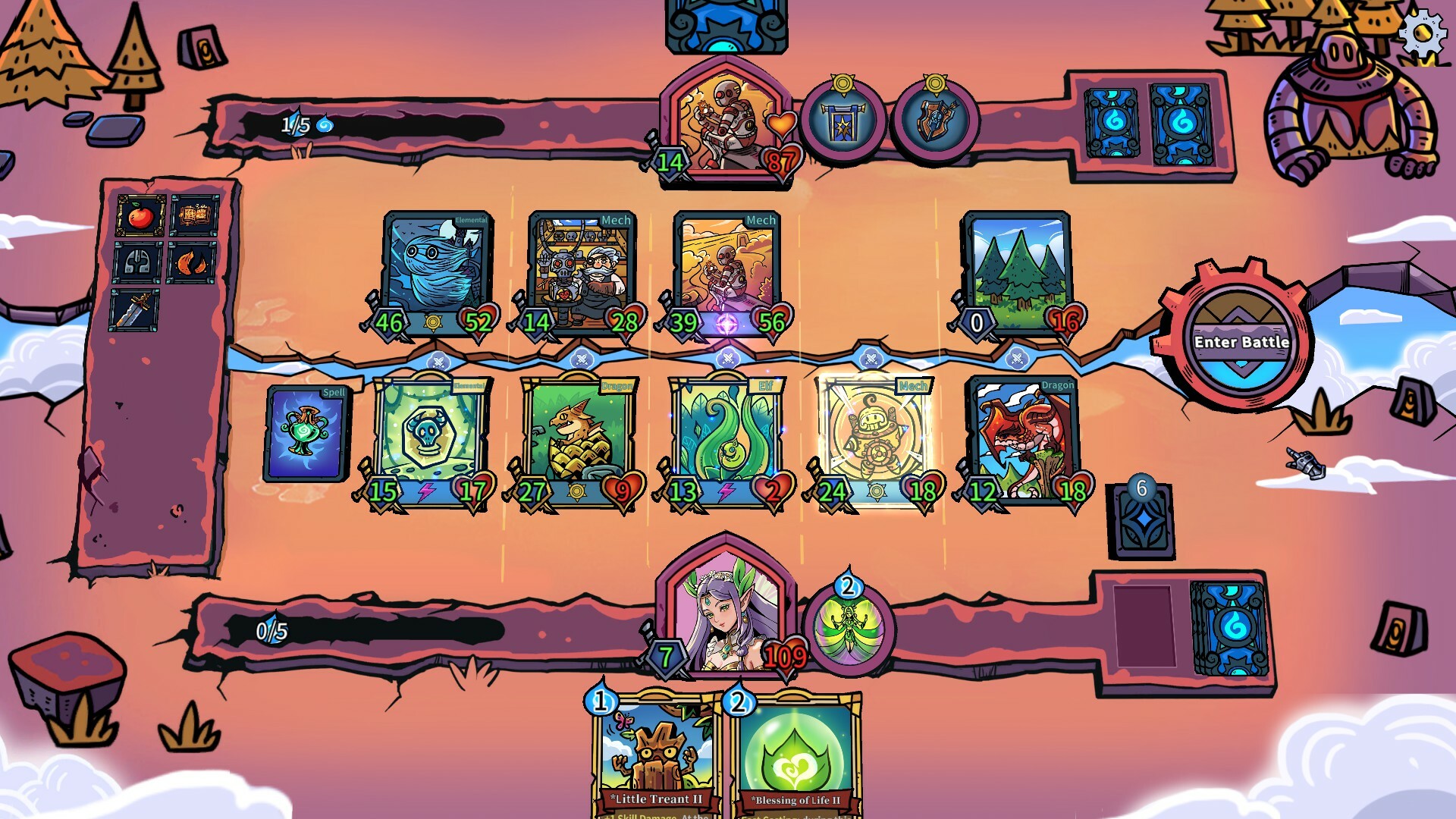The height and width of the screenshot is (819, 1456).
Task: Open the burning spellbook artifact
Action: pos(193,215)
